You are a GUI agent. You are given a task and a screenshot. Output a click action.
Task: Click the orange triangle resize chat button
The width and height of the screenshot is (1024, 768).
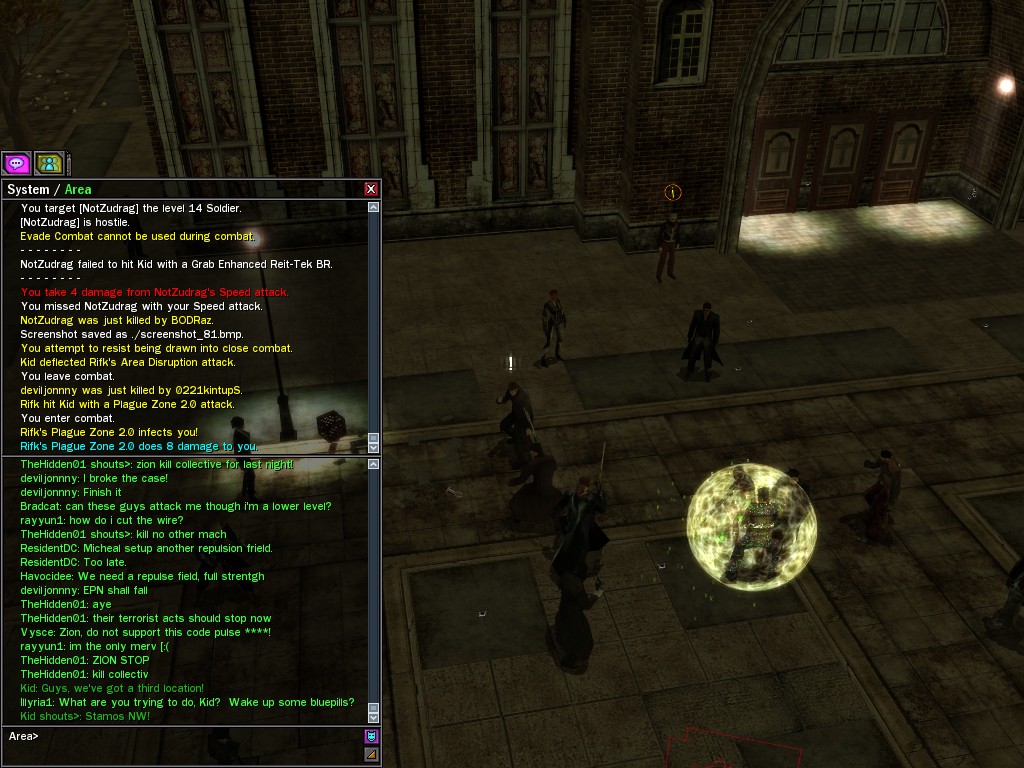[x=372, y=754]
